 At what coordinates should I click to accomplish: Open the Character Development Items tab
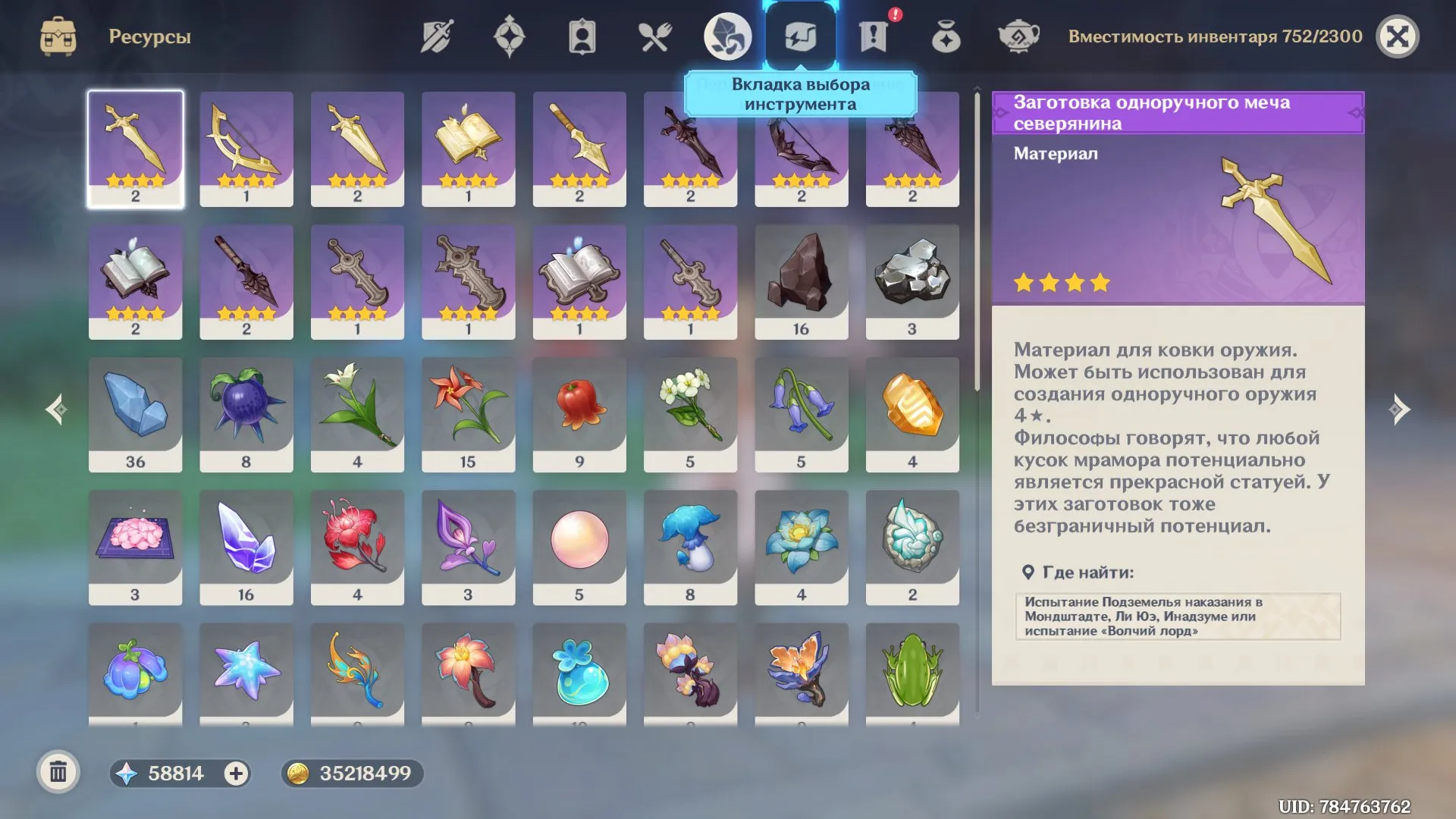582,34
